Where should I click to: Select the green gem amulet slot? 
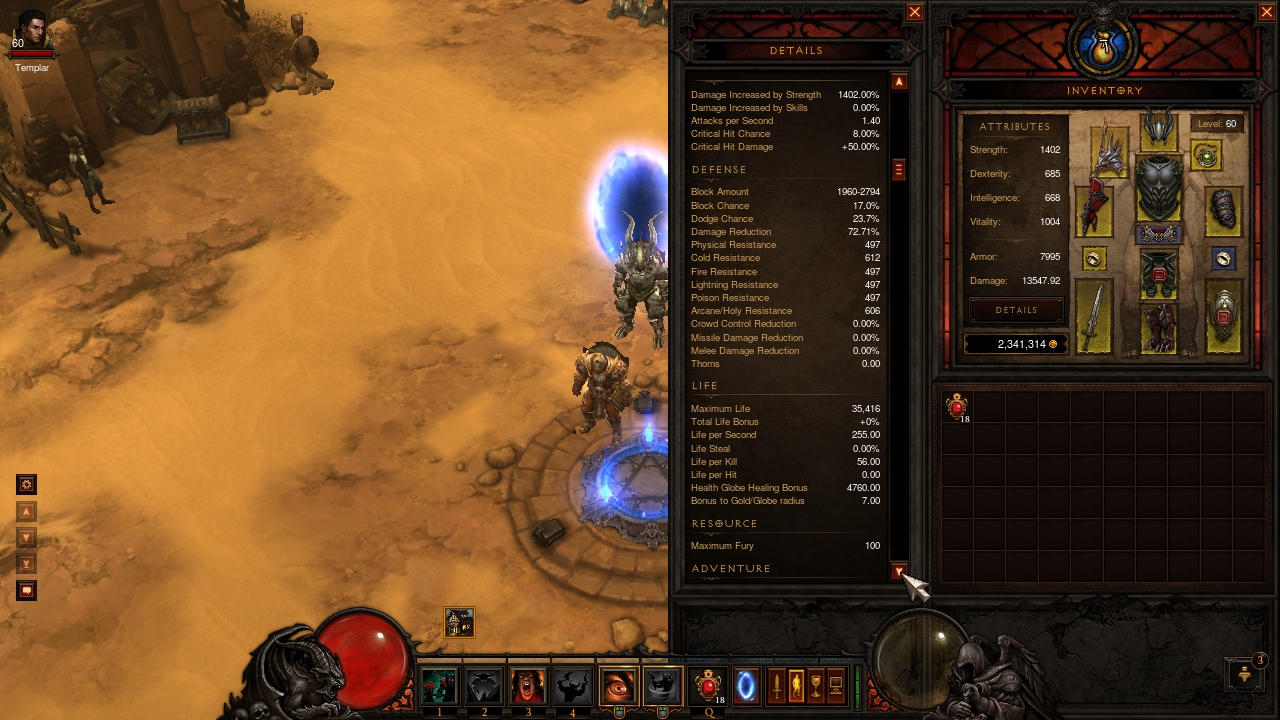(x=1207, y=156)
